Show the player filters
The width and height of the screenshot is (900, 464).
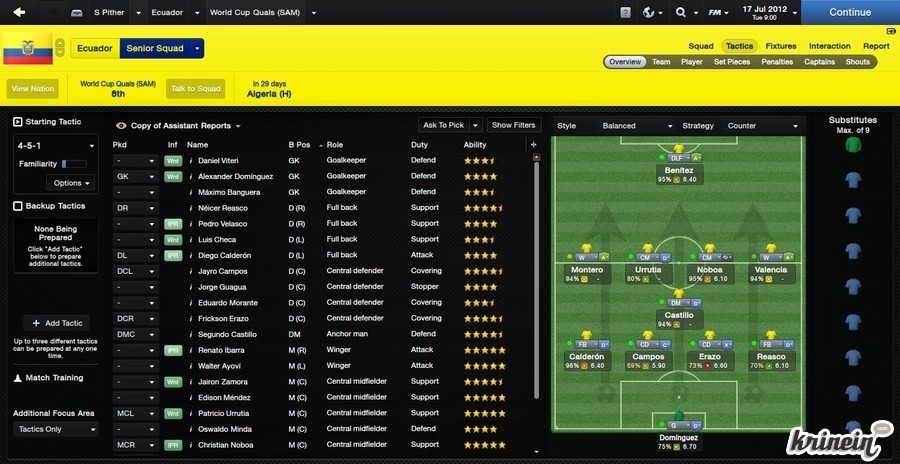coord(514,125)
